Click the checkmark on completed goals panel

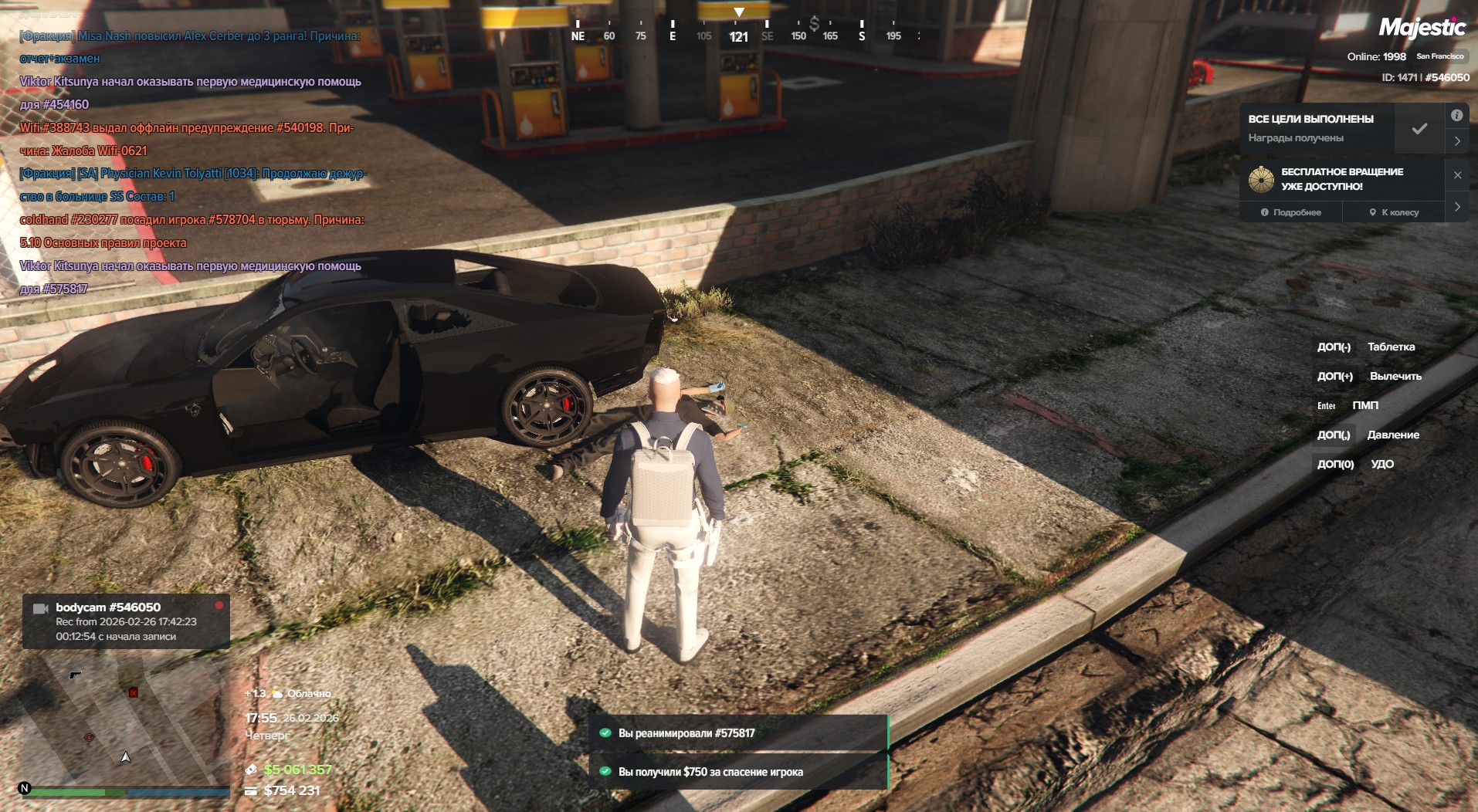click(x=1419, y=129)
